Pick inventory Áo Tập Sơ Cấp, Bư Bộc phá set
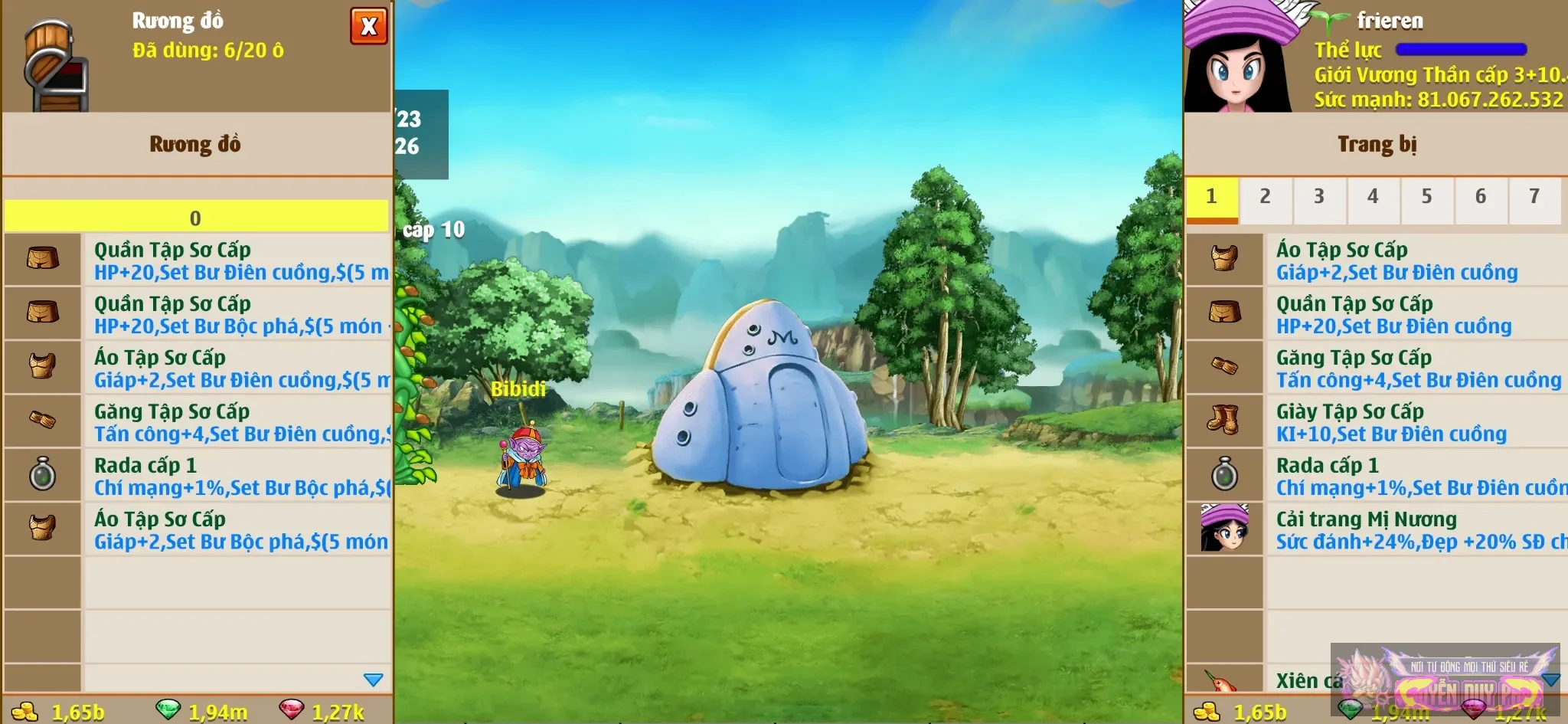Image resolution: width=1568 pixels, height=724 pixels. (237, 530)
